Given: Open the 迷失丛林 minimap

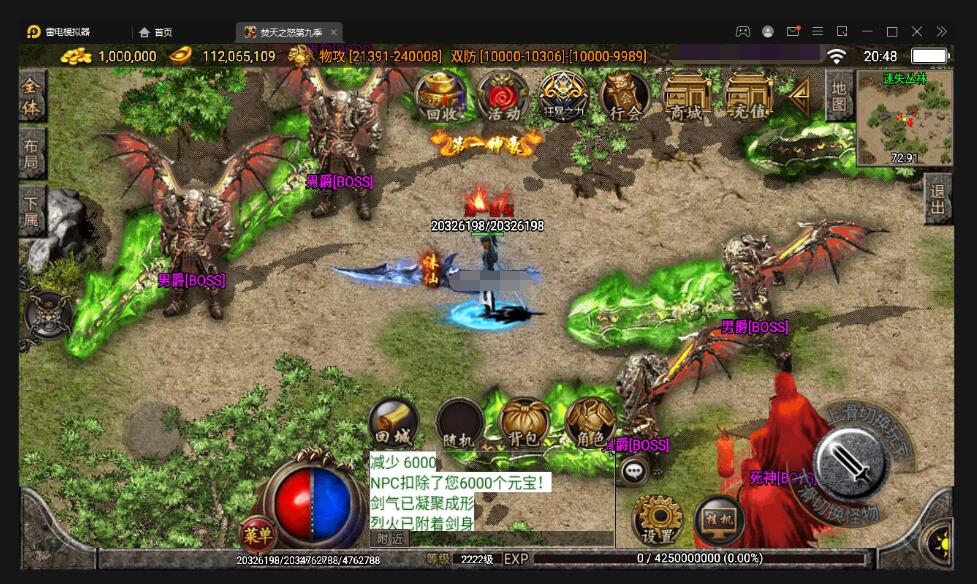Looking at the screenshot, I should point(905,117).
